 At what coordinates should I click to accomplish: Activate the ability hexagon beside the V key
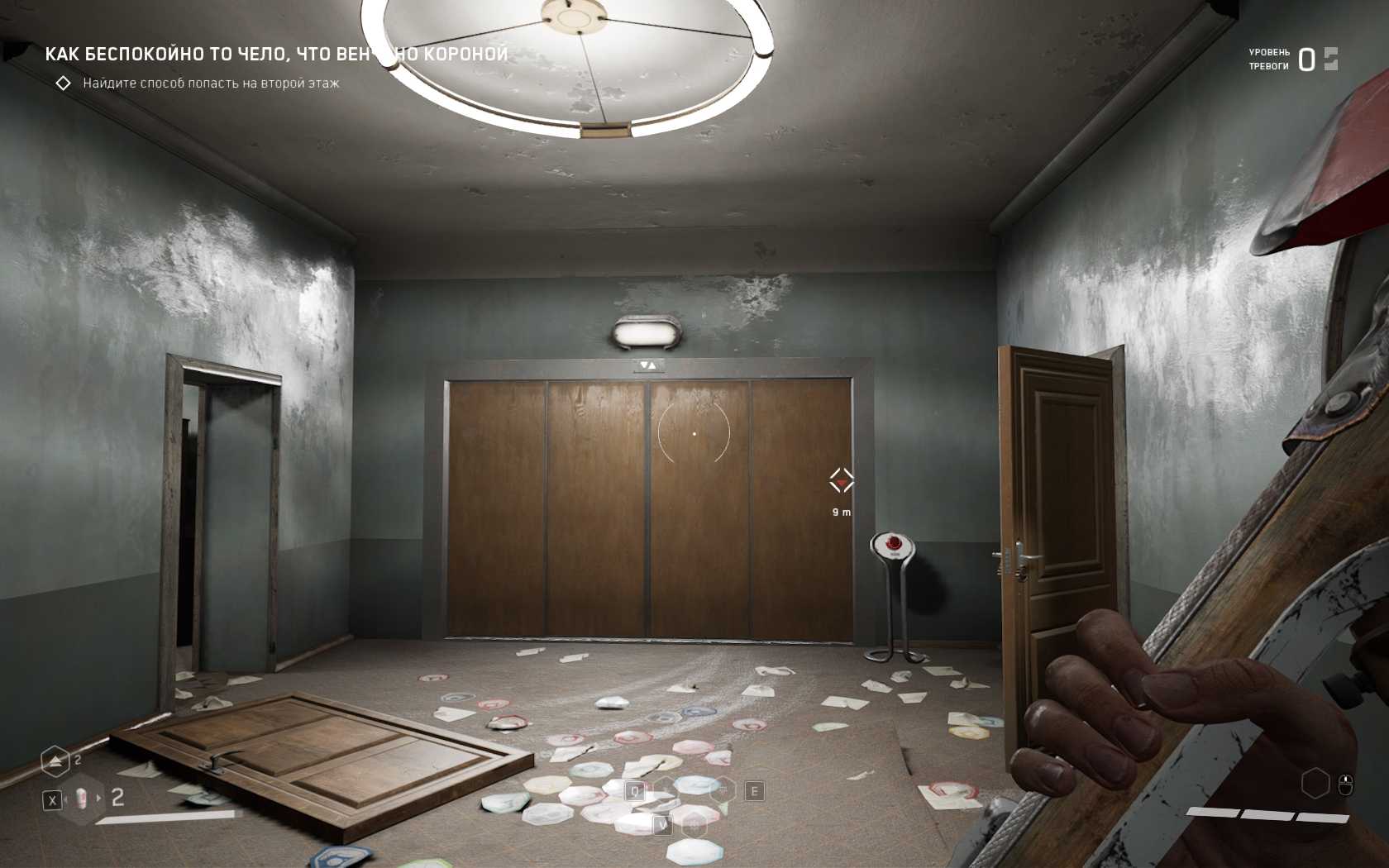click(x=694, y=824)
